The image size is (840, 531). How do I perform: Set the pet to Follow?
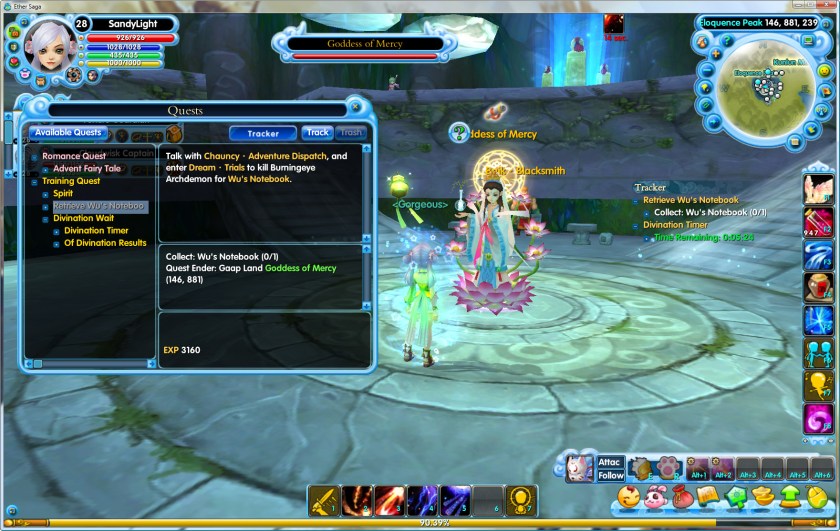pos(610,476)
